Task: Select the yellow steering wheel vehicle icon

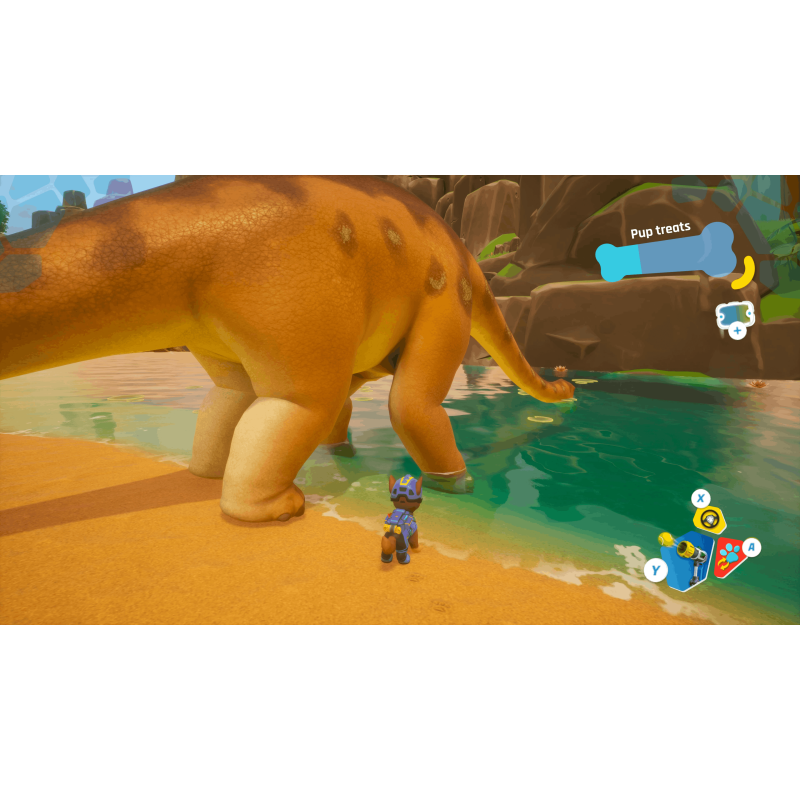Action: 710,518
